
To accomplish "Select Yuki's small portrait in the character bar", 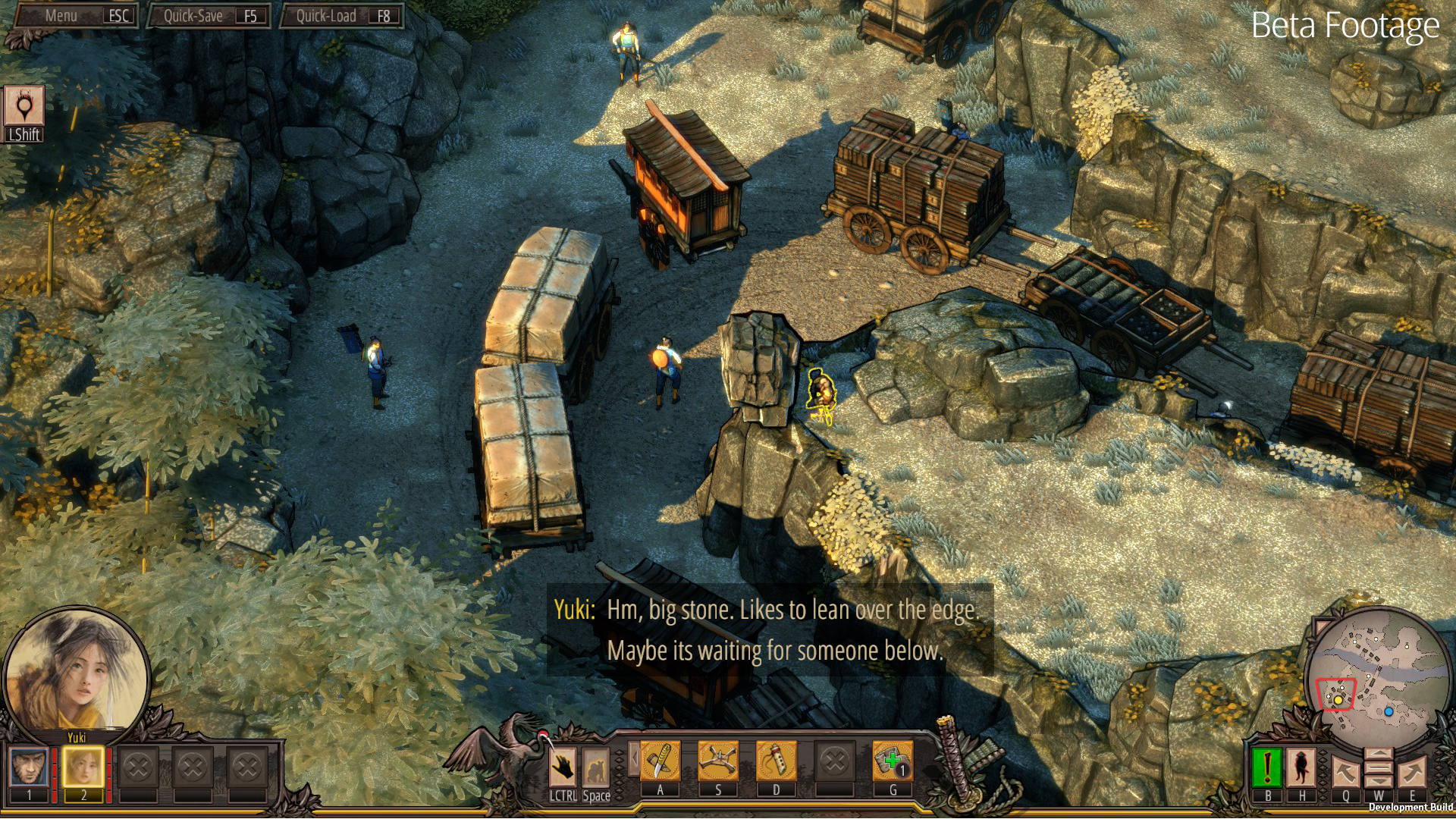I will pos(83,767).
